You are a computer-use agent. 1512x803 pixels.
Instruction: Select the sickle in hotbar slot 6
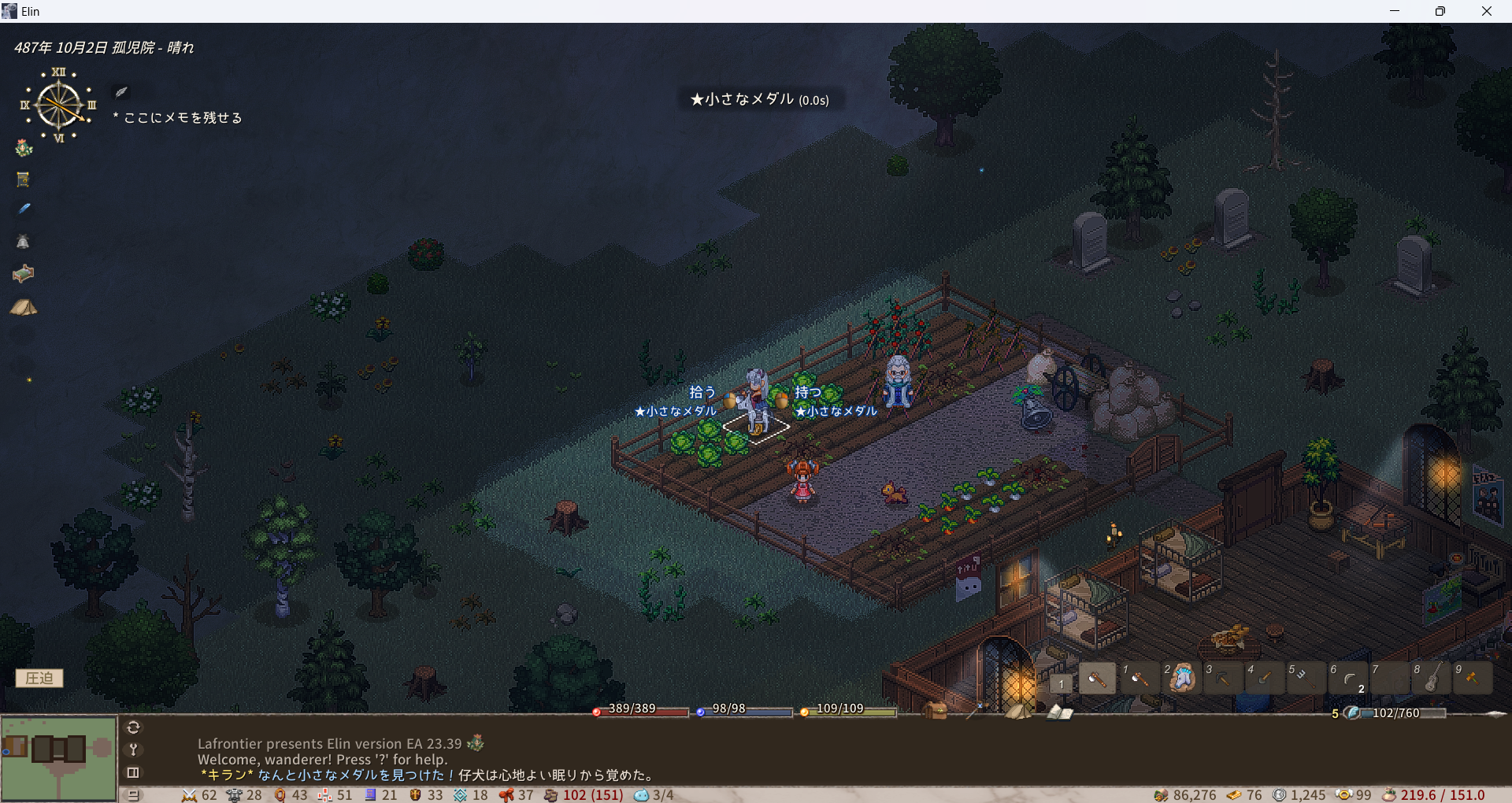(x=1348, y=678)
